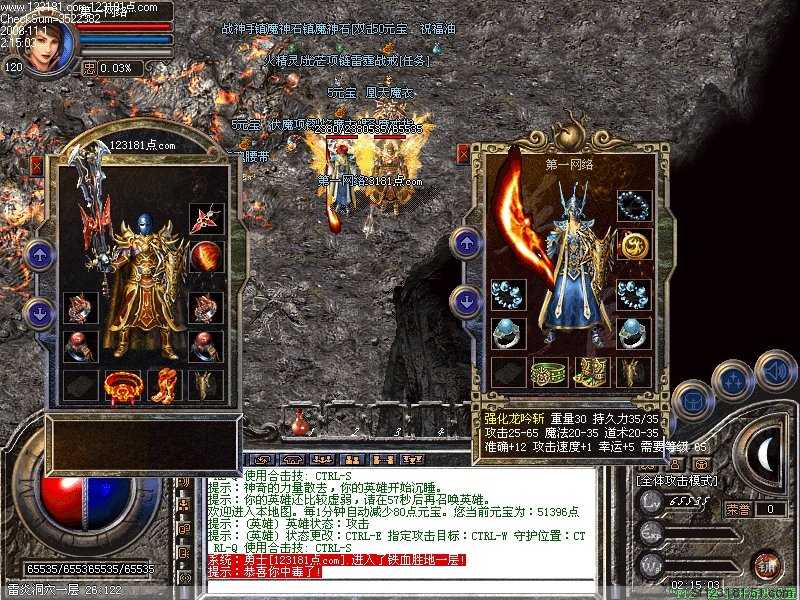
Task: Select the fiery red boots slot
Action: tap(164, 383)
